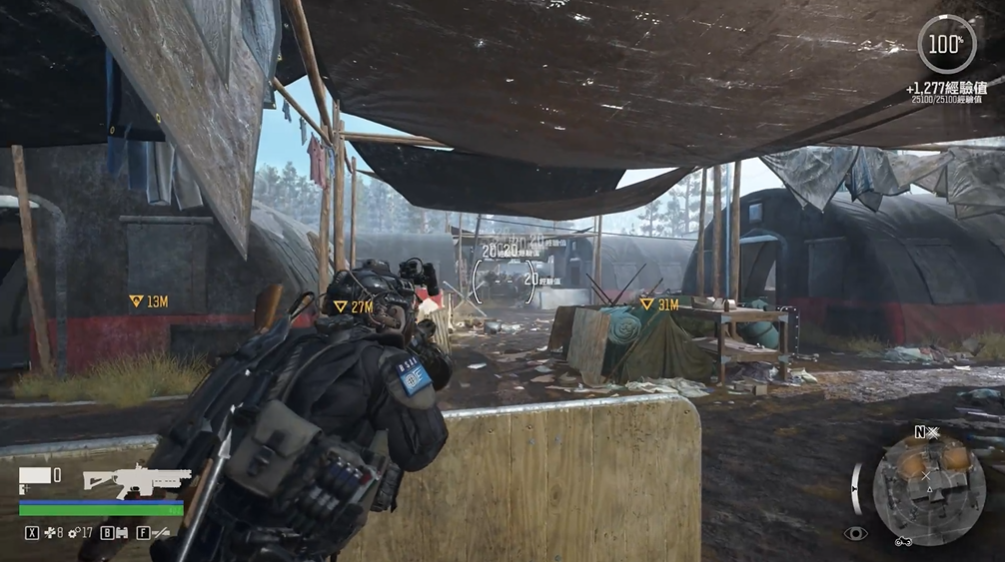Screen dimensions: 1005x562
Task: Select the north N marker above the minimap
Action: (x=919, y=432)
